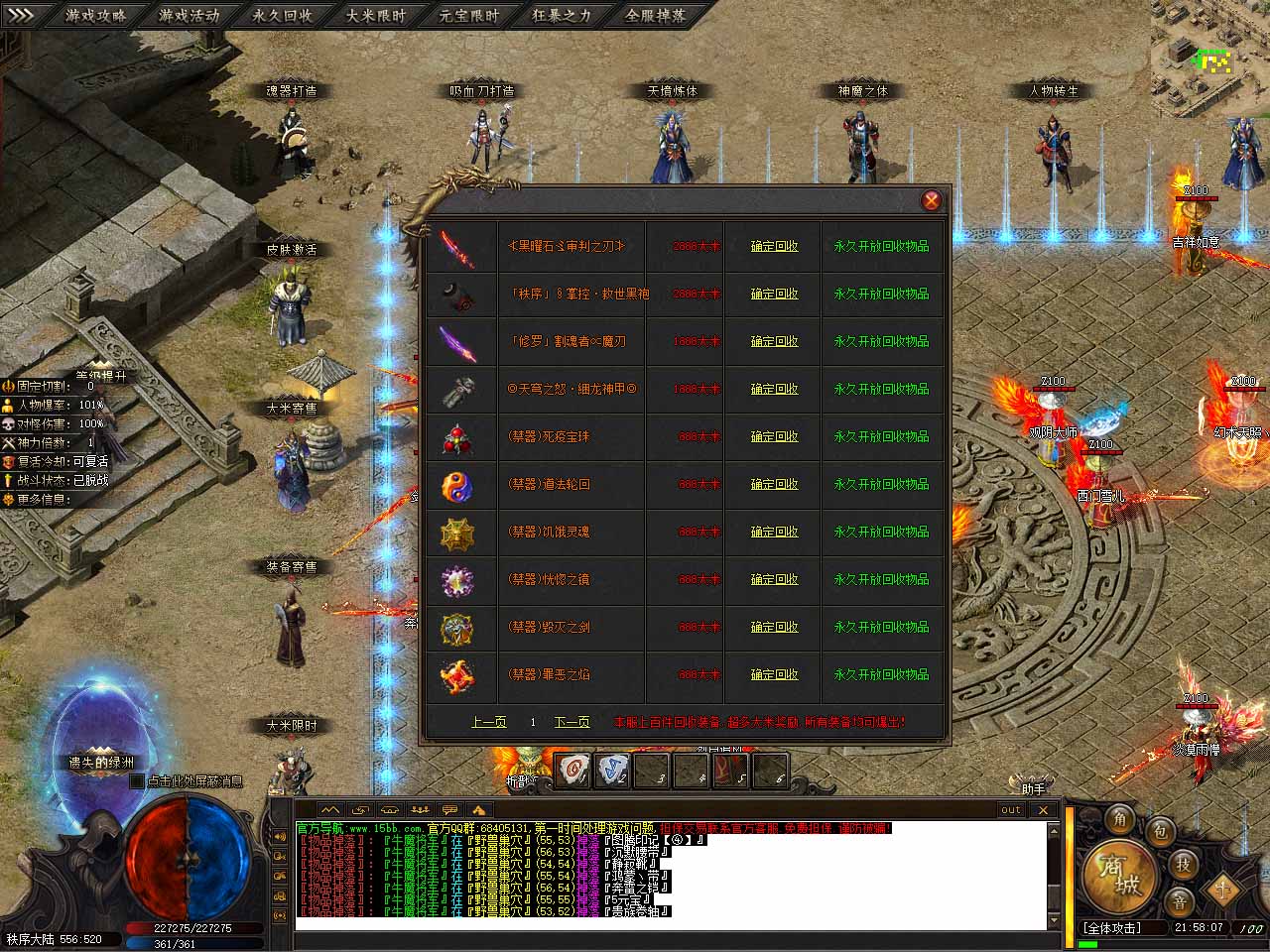
Task: Confirm recycling 道法轮回 yin-yang item
Action: click(x=774, y=484)
